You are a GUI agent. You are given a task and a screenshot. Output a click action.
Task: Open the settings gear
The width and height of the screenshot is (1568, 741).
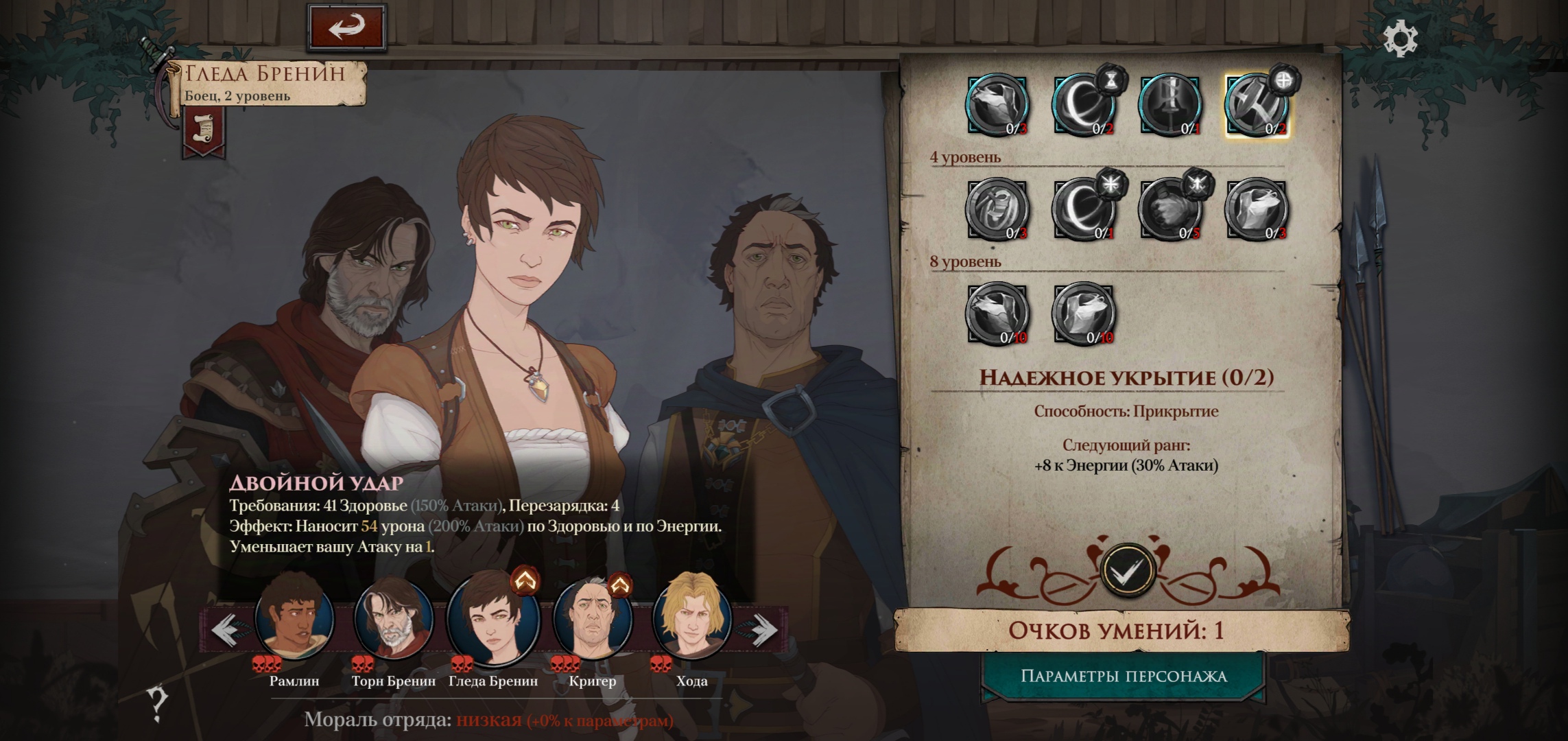(1400, 39)
